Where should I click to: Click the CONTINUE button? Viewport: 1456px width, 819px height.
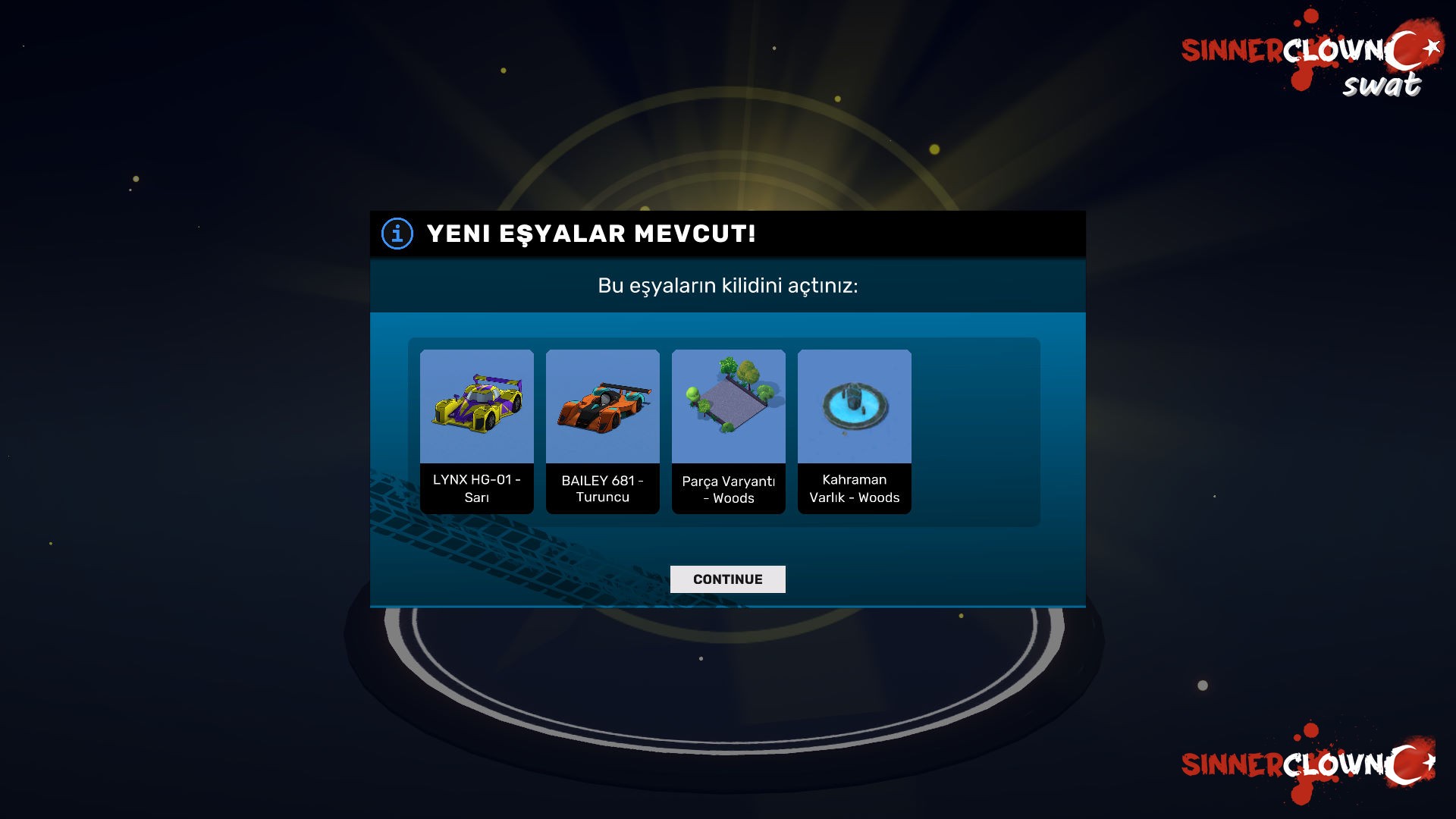pyautogui.click(x=727, y=579)
